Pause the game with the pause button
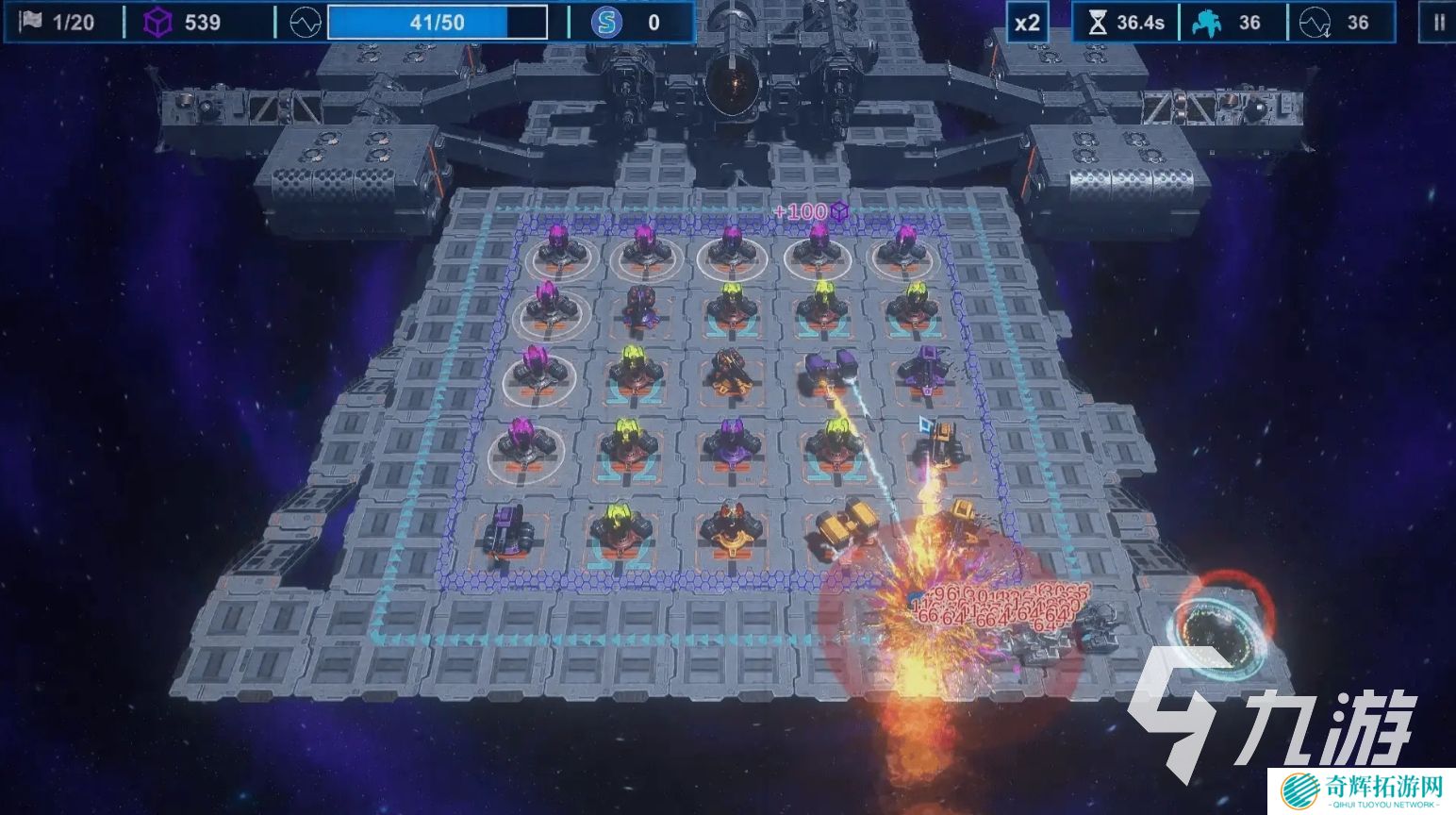This screenshot has width=1456, height=815. click(x=1438, y=23)
